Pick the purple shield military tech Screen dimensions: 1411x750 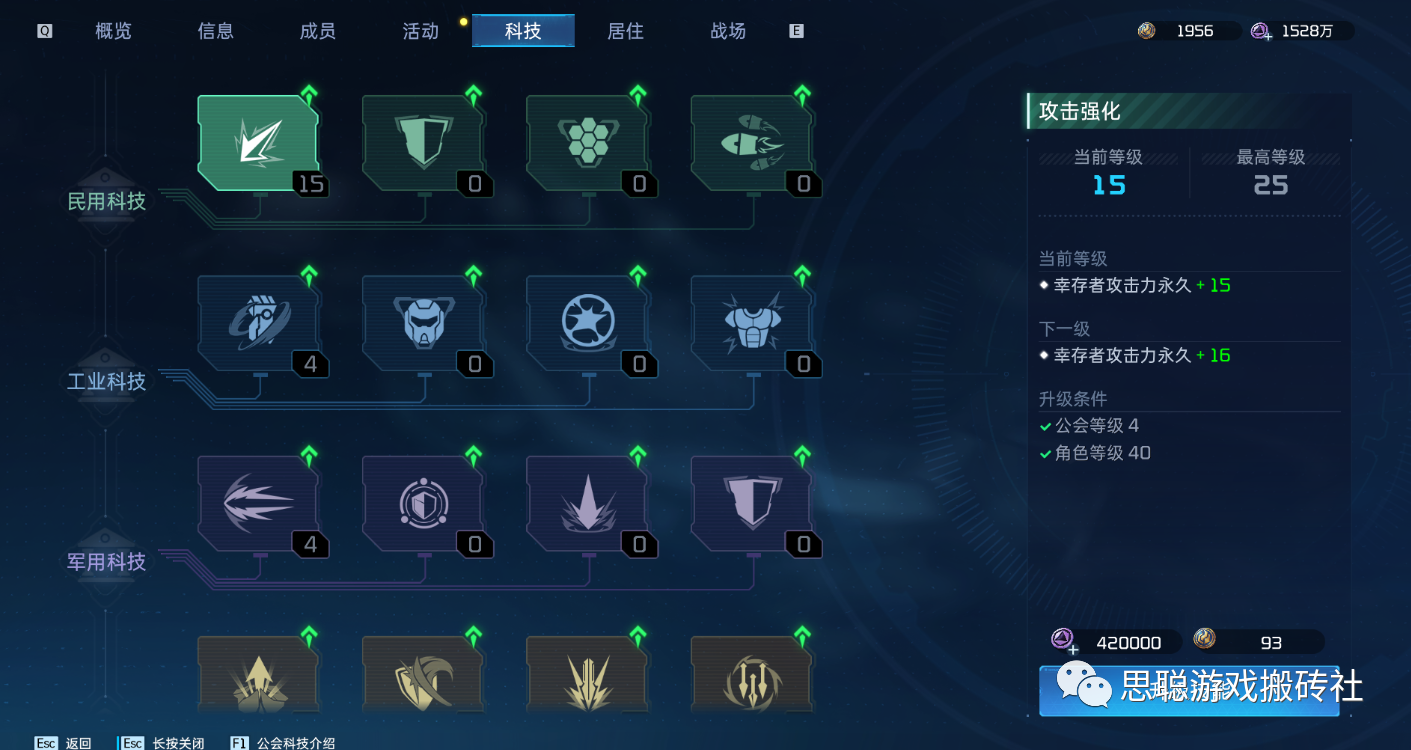(x=750, y=502)
